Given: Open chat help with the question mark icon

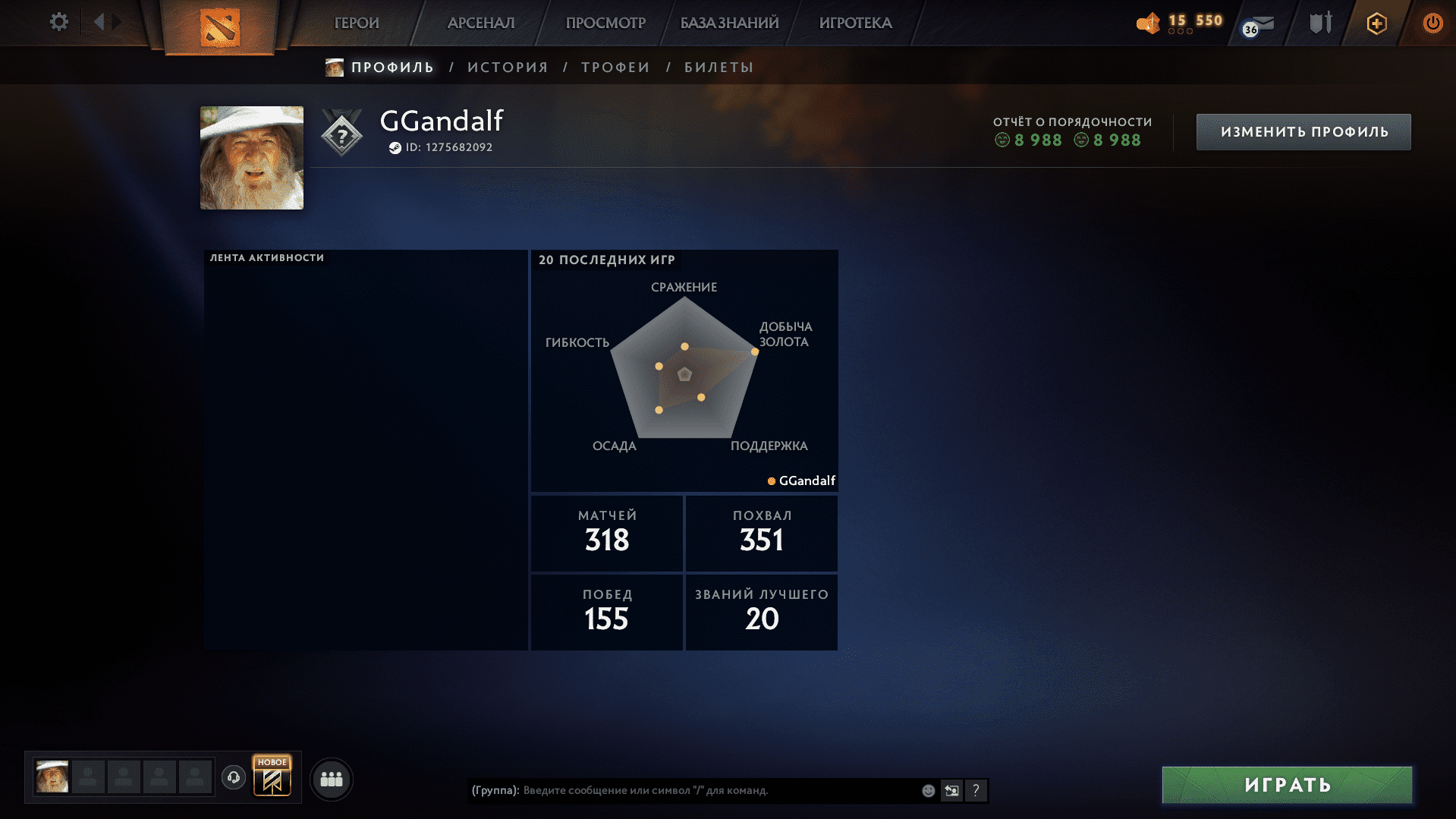Looking at the screenshot, I should [x=976, y=790].
